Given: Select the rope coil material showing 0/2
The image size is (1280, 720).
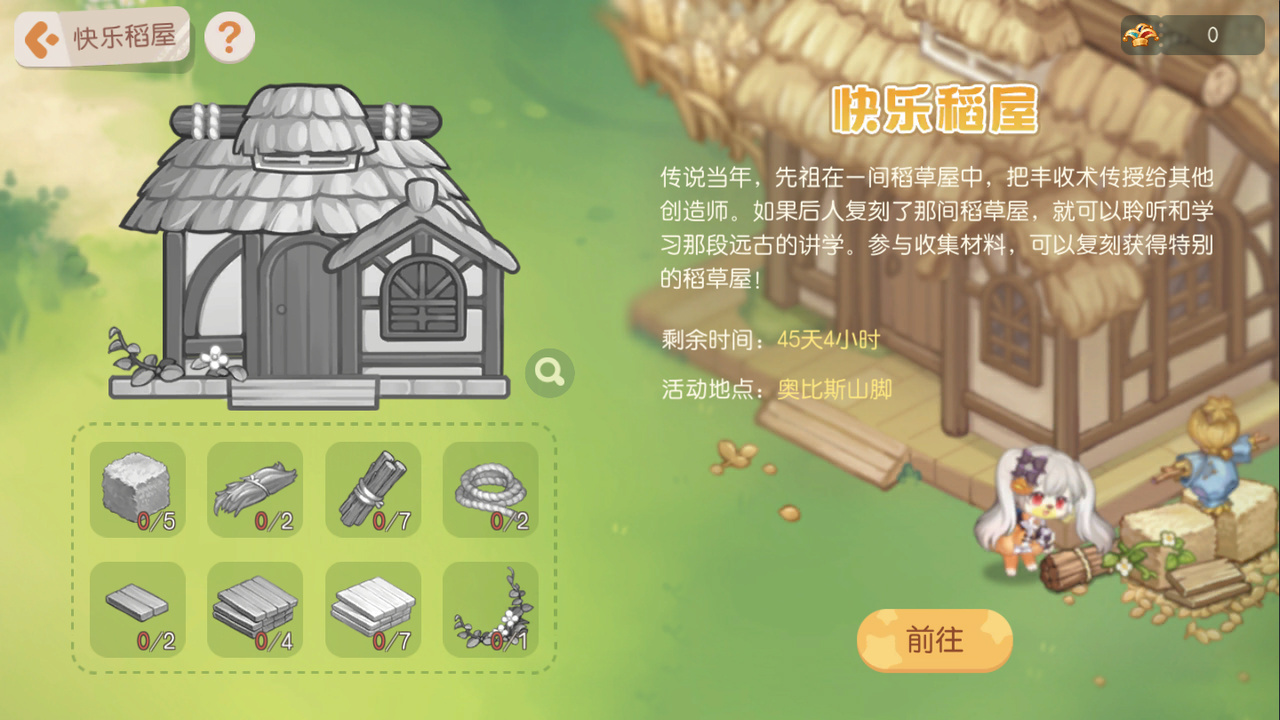Looking at the screenshot, I should 490,489.
